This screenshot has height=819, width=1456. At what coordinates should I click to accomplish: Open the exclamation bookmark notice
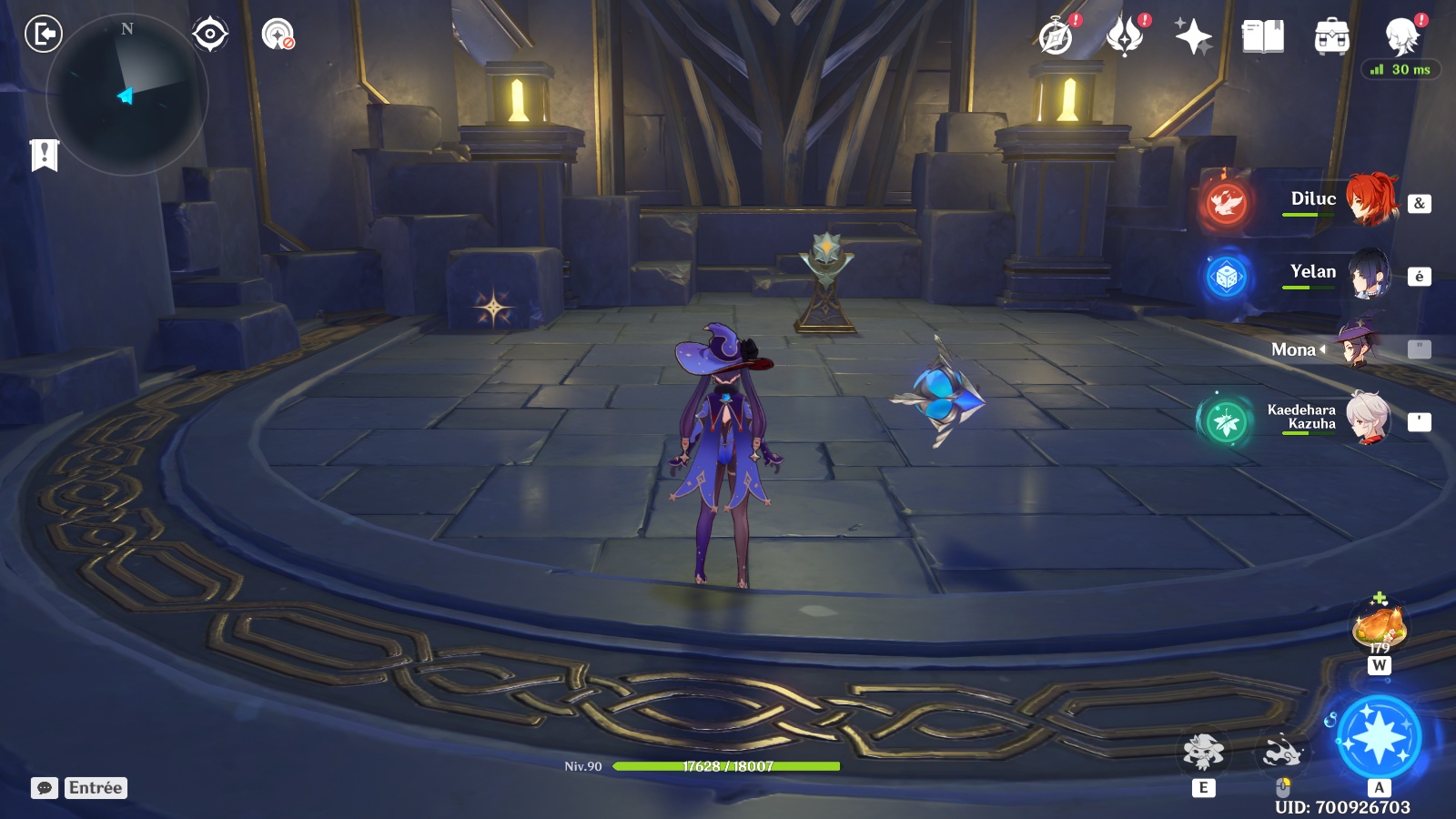click(x=44, y=156)
